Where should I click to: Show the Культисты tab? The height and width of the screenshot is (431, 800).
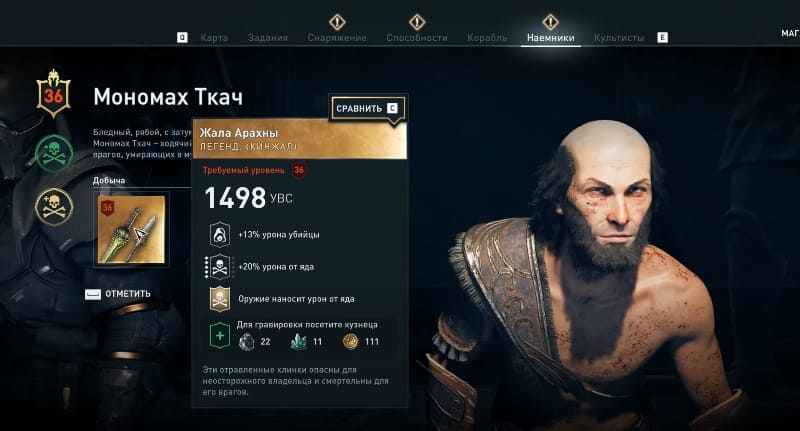pyautogui.click(x=619, y=38)
